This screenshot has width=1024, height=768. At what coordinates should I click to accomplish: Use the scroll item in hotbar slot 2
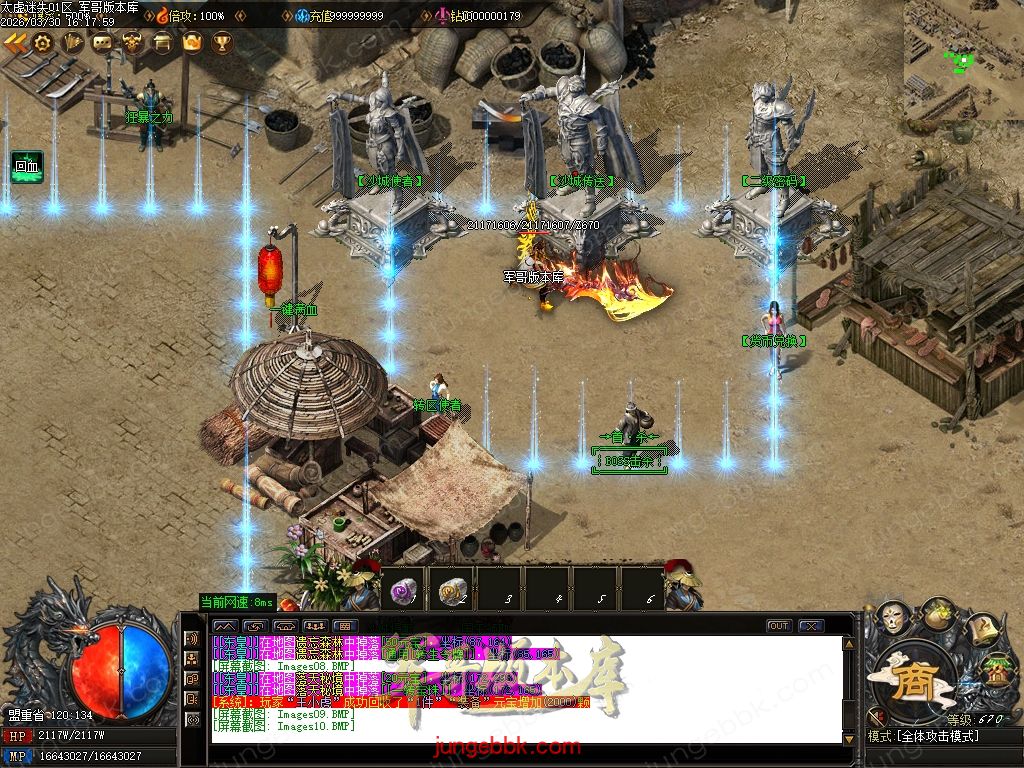[453, 591]
